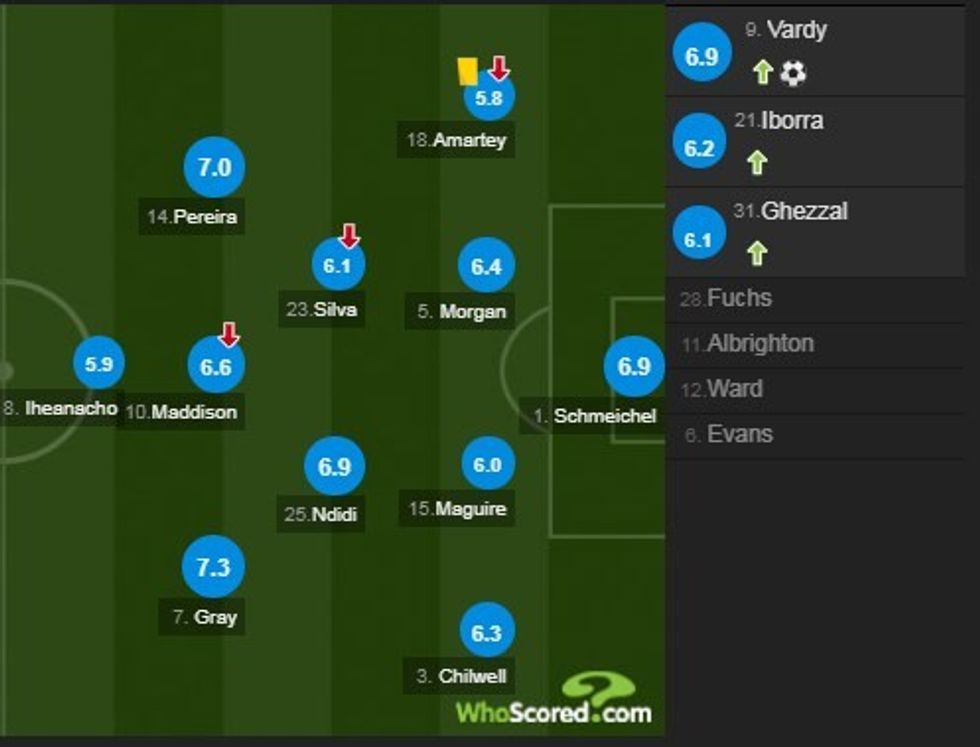
Task: Select Amartey's 5.8 rating marker
Action: pyautogui.click(x=488, y=98)
